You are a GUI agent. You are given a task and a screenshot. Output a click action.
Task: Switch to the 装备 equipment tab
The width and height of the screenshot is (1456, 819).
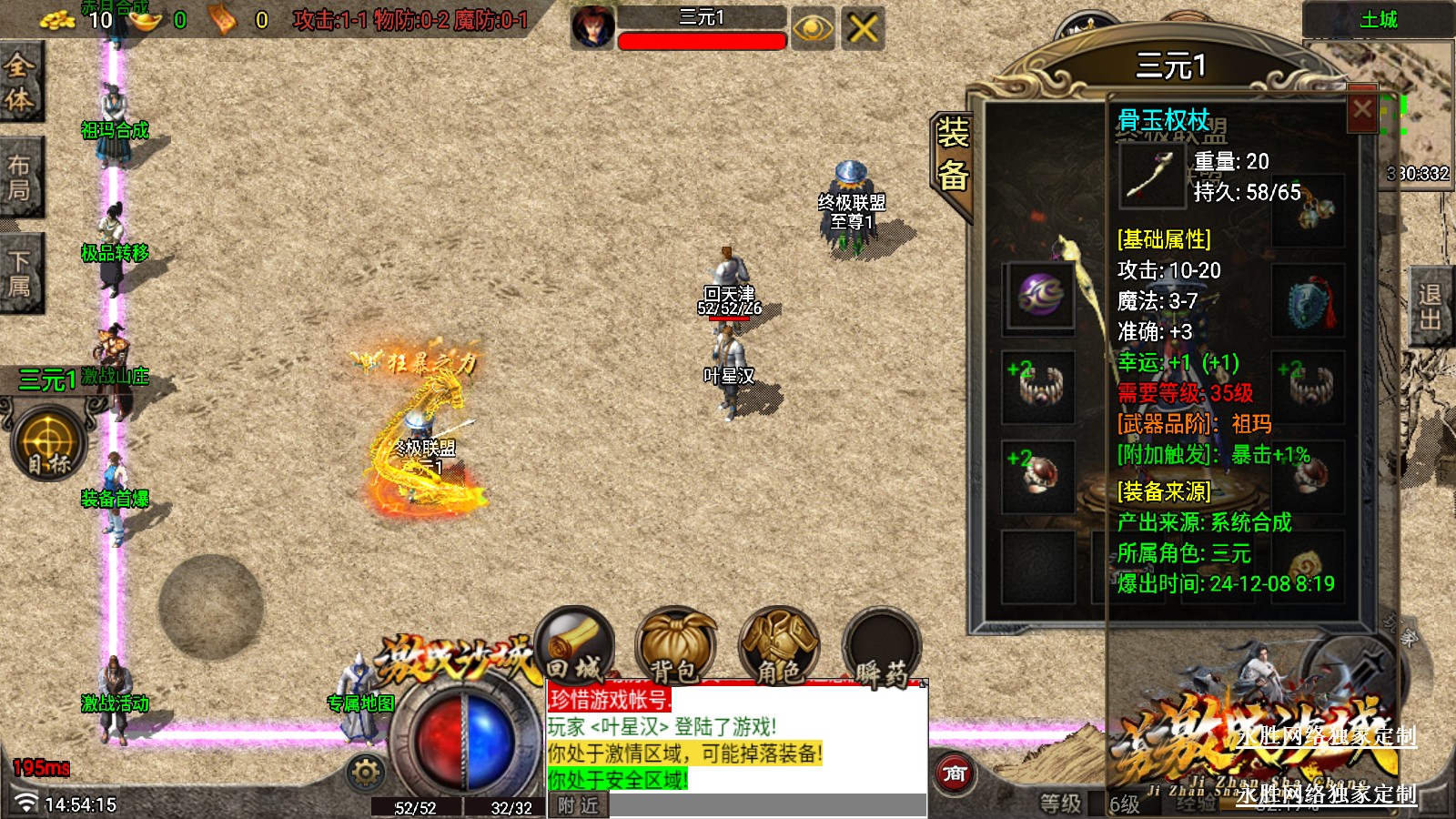tap(952, 155)
